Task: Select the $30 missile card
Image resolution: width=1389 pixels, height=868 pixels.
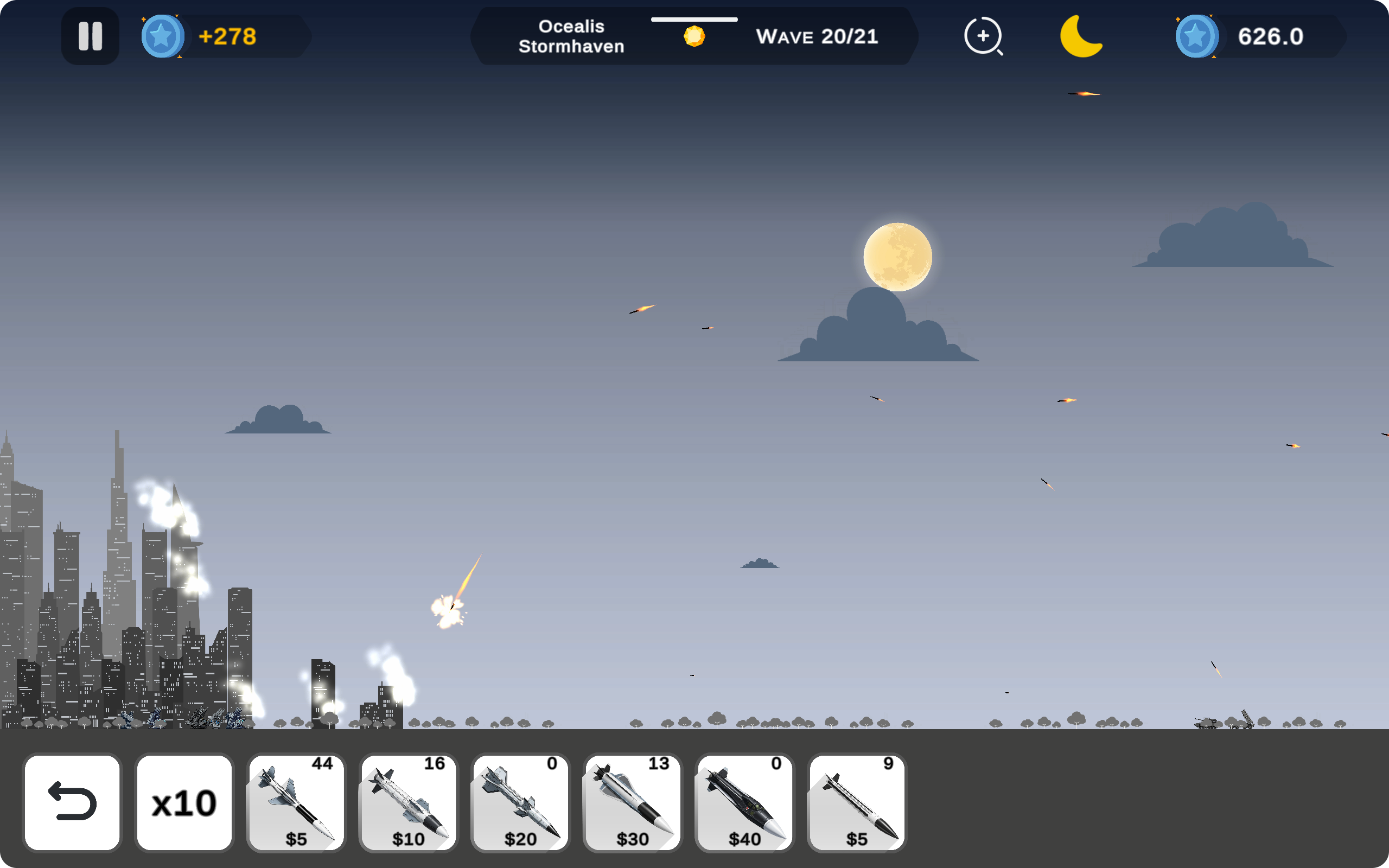Action: point(632,802)
